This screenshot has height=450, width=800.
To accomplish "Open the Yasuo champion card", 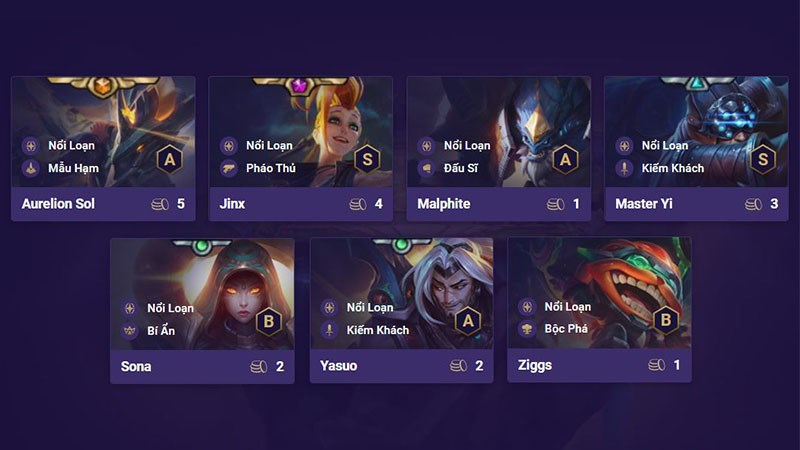I will (401, 309).
